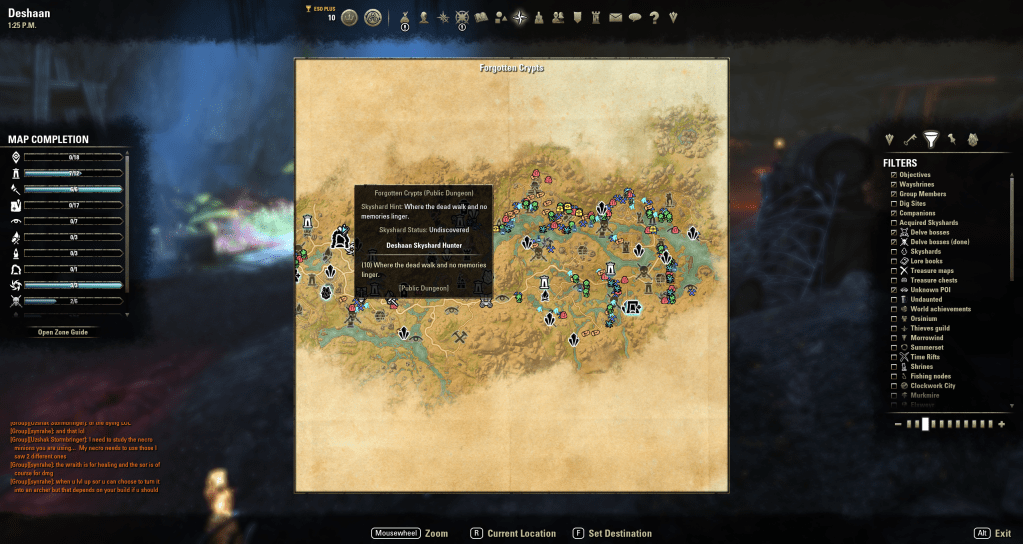Toggle the Unknown POI filter checkbox

894,290
